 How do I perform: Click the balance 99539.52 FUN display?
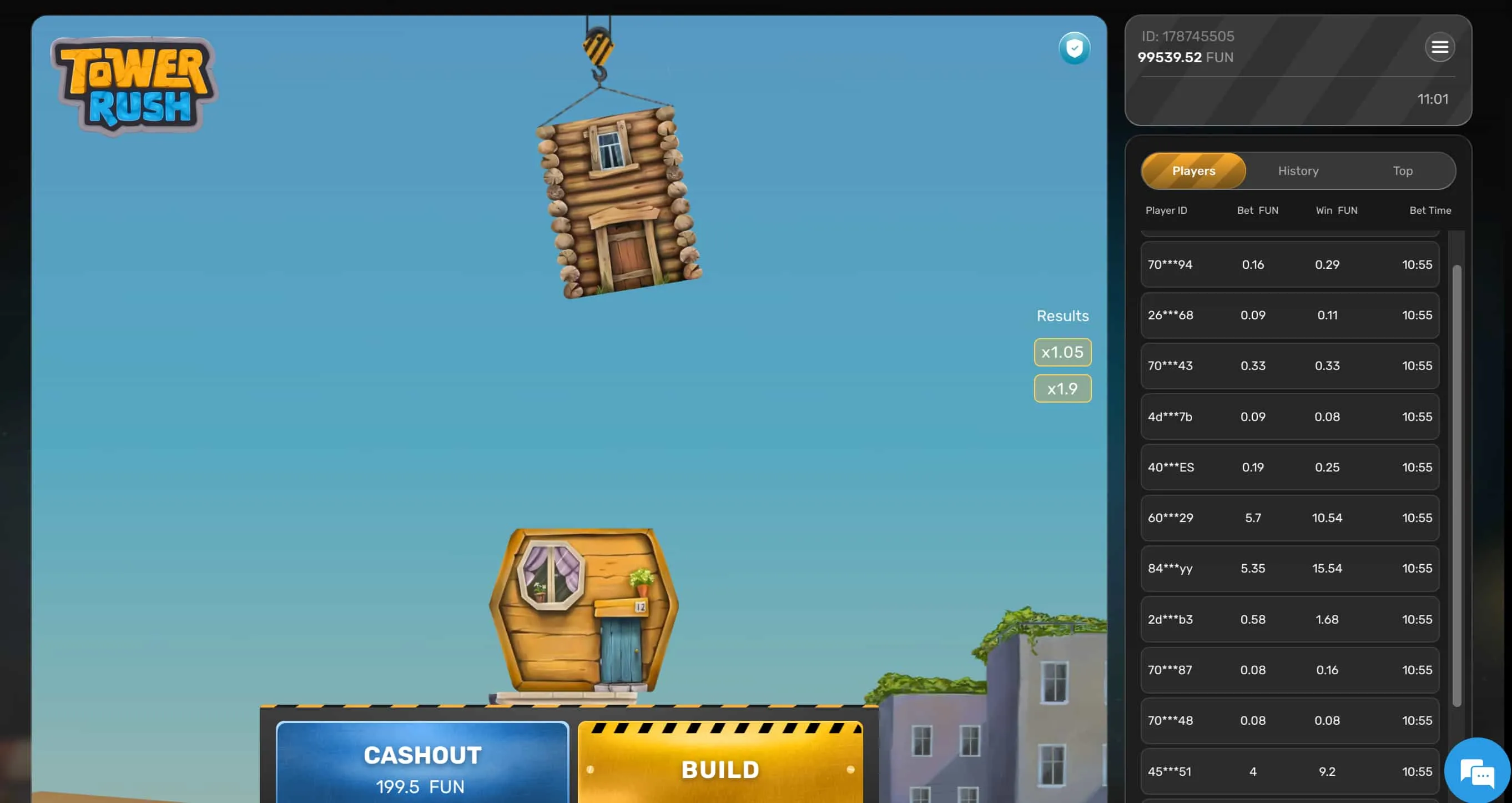[1185, 57]
